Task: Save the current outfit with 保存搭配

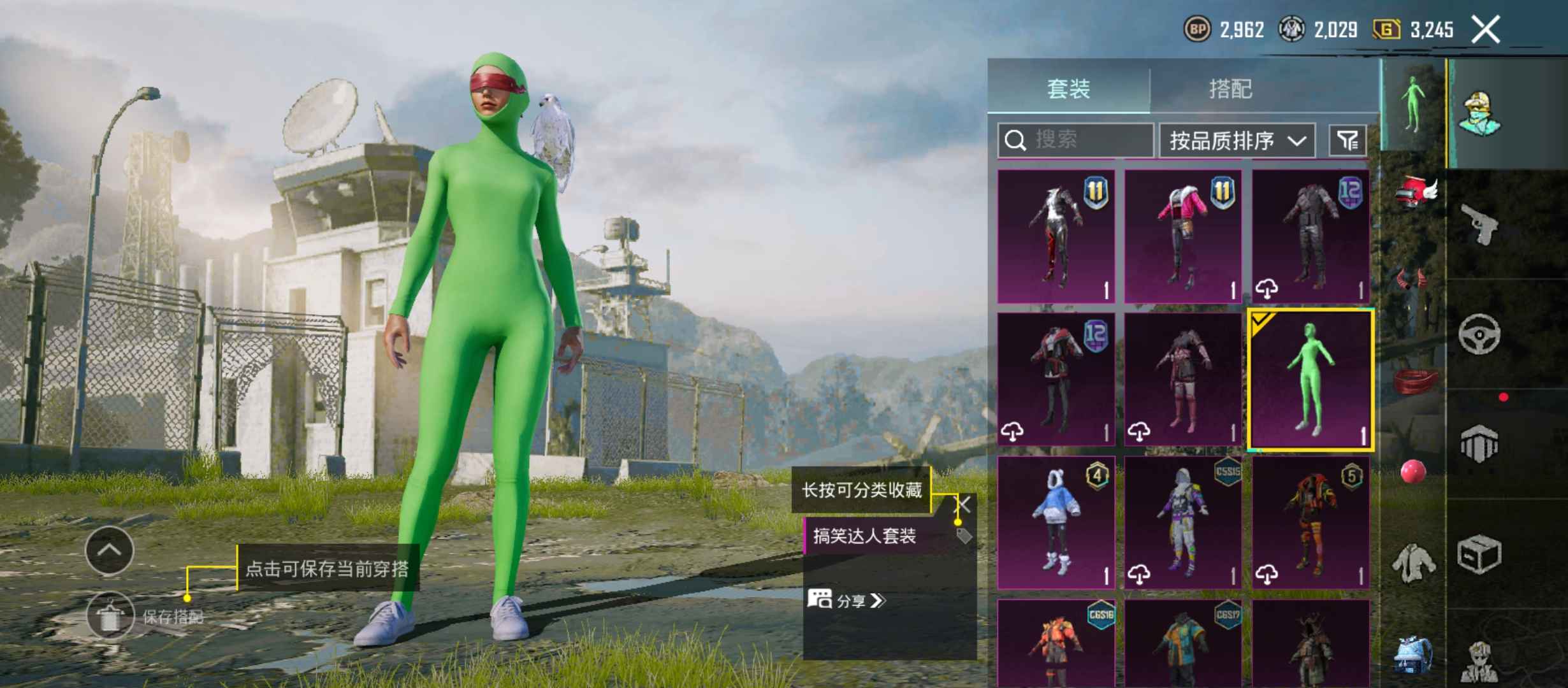Action: click(110, 616)
